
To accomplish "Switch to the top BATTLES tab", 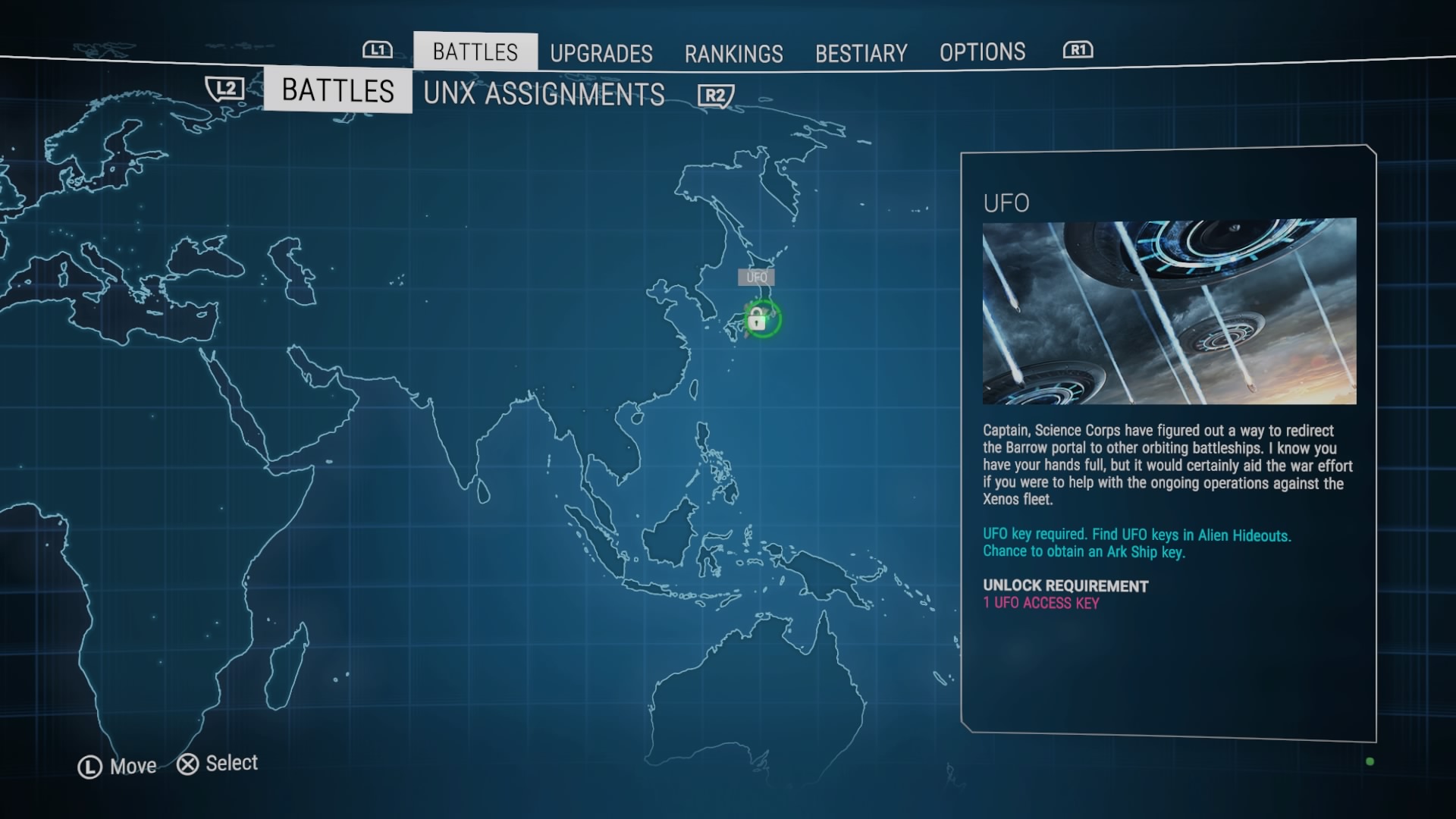I will tap(475, 52).
